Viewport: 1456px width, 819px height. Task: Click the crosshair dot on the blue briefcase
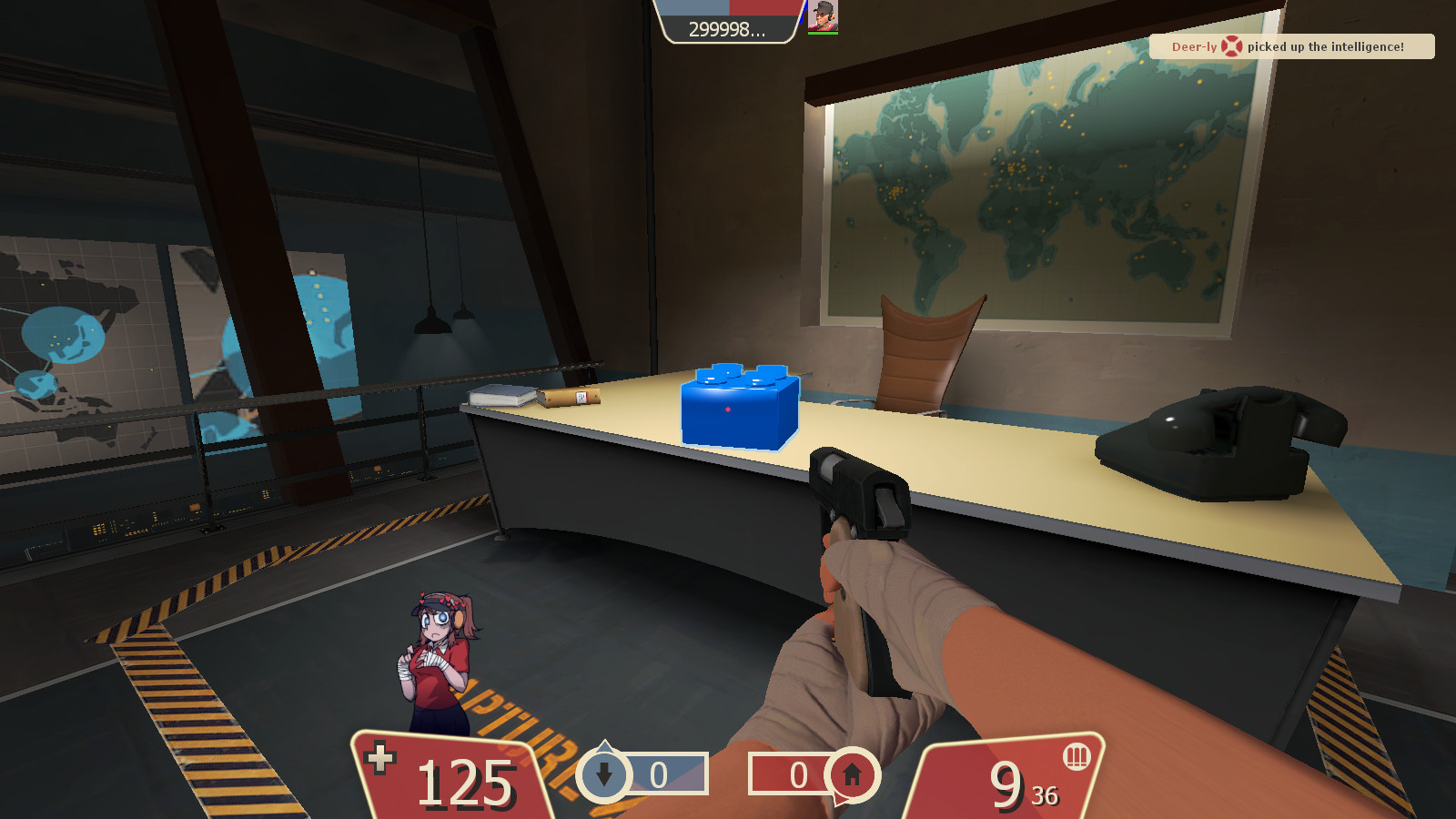(x=729, y=409)
